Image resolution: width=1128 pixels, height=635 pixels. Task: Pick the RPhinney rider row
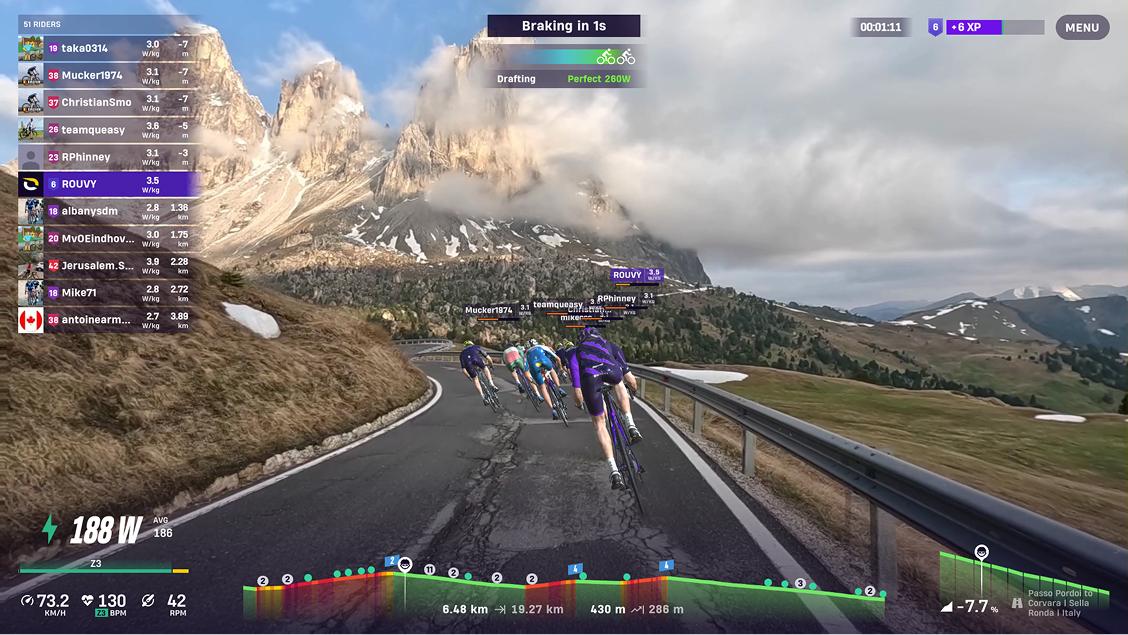108,157
